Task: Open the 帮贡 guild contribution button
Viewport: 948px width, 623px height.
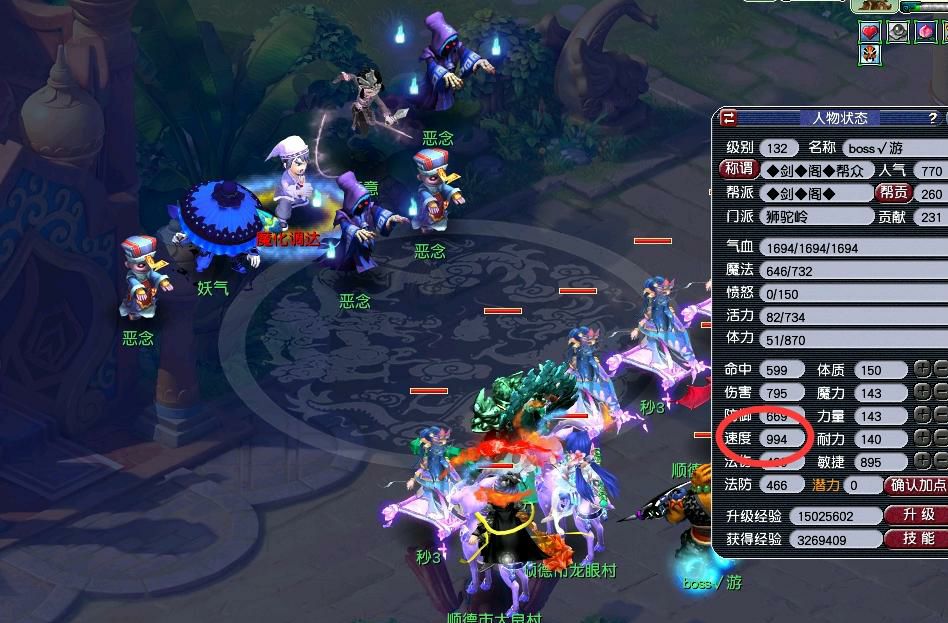Action: (893, 193)
